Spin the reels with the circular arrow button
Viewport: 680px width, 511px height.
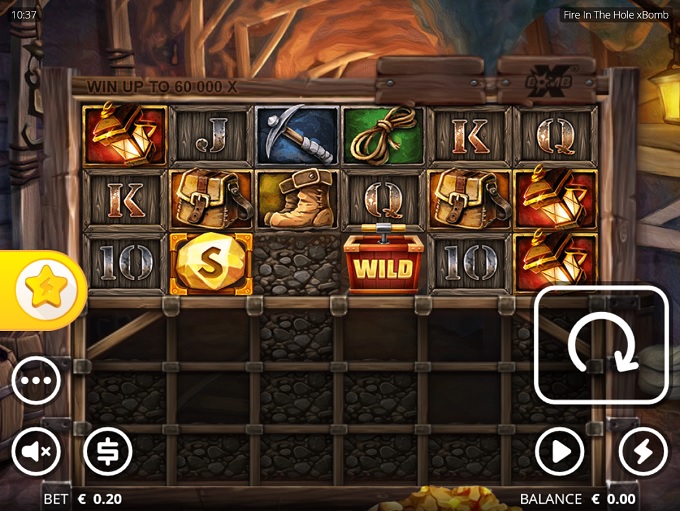point(602,345)
